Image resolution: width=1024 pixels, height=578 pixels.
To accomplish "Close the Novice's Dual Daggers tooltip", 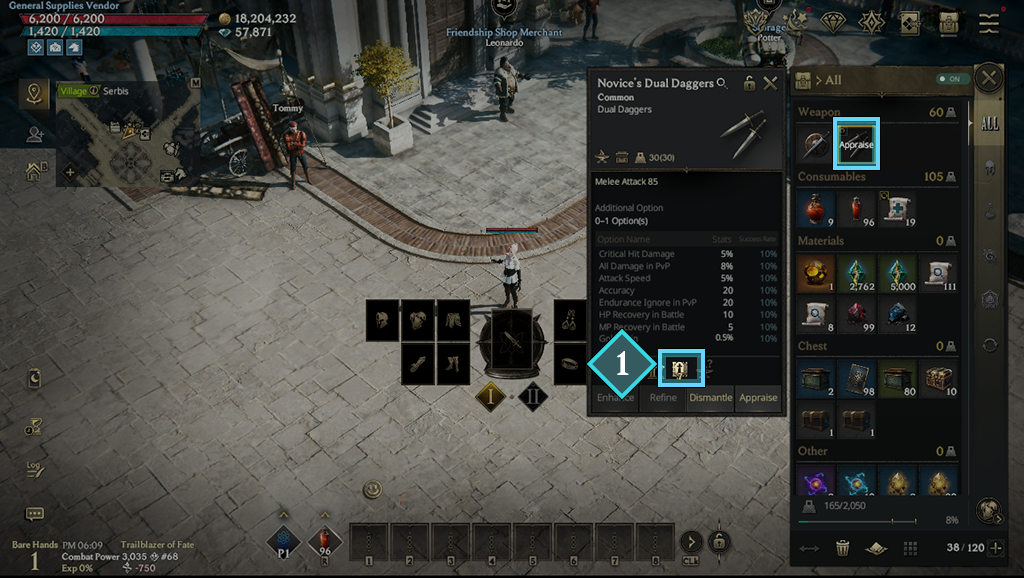I will [x=770, y=84].
